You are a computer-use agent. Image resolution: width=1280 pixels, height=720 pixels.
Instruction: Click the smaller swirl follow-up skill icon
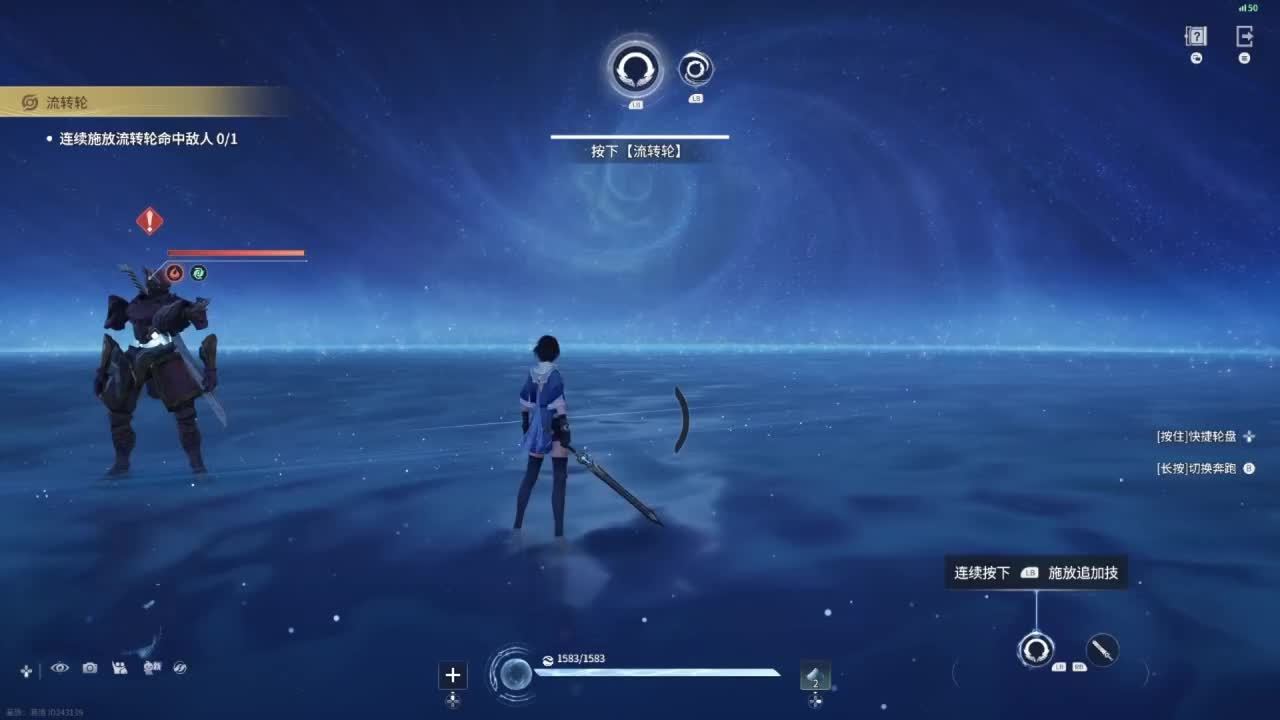pyautogui.click(x=696, y=69)
